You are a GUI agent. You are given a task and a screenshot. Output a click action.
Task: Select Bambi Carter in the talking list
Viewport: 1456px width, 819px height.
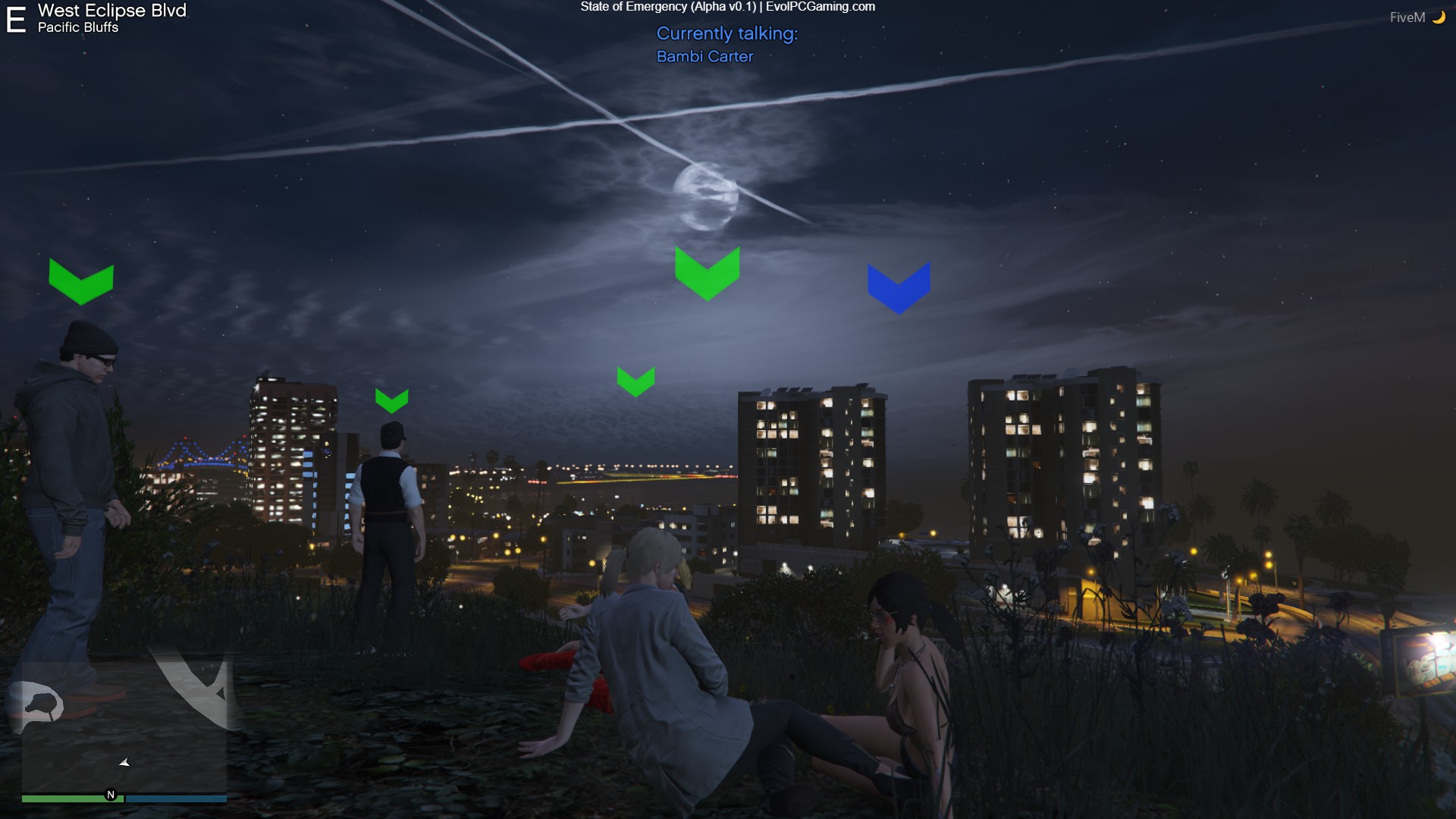tap(704, 57)
